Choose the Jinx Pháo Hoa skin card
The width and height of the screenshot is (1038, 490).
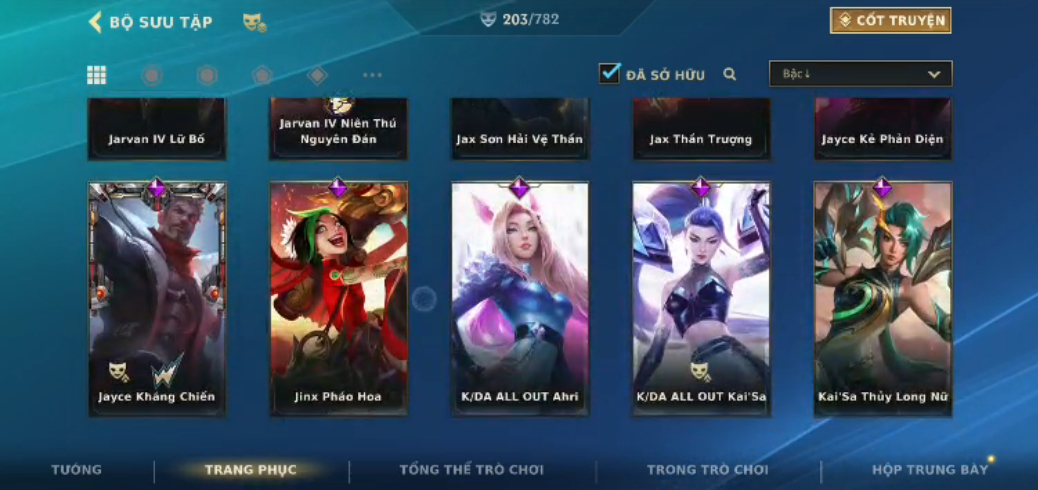338,298
